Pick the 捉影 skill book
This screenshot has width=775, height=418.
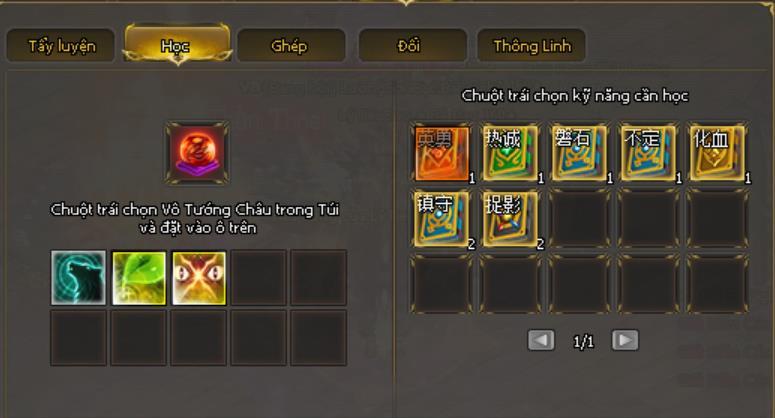point(510,218)
